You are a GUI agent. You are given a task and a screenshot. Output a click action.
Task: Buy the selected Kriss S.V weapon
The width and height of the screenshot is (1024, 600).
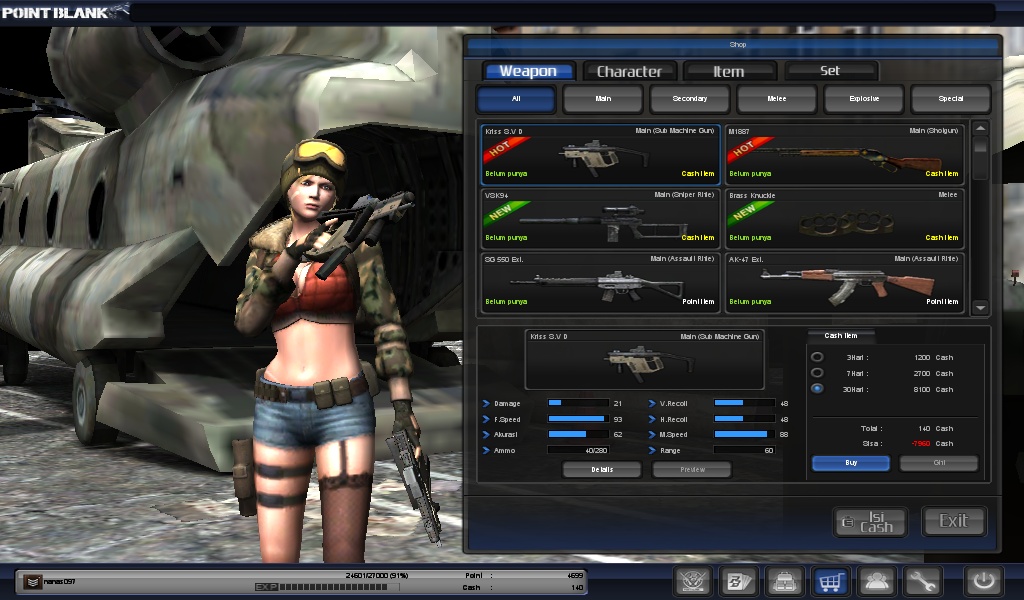pyautogui.click(x=850, y=463)
